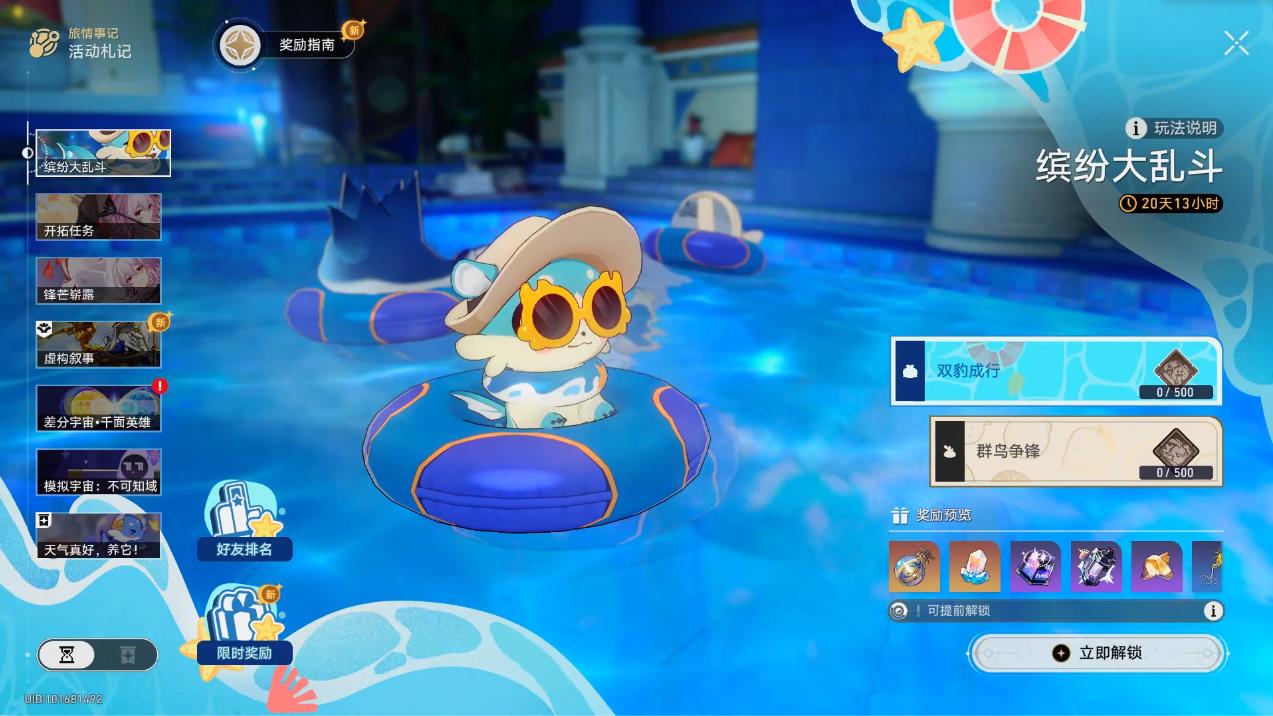Viewport: 1273px width, 716px height.
Task: Show the 玩法说明 gameplay instructions
Action: click(1174, 128)
